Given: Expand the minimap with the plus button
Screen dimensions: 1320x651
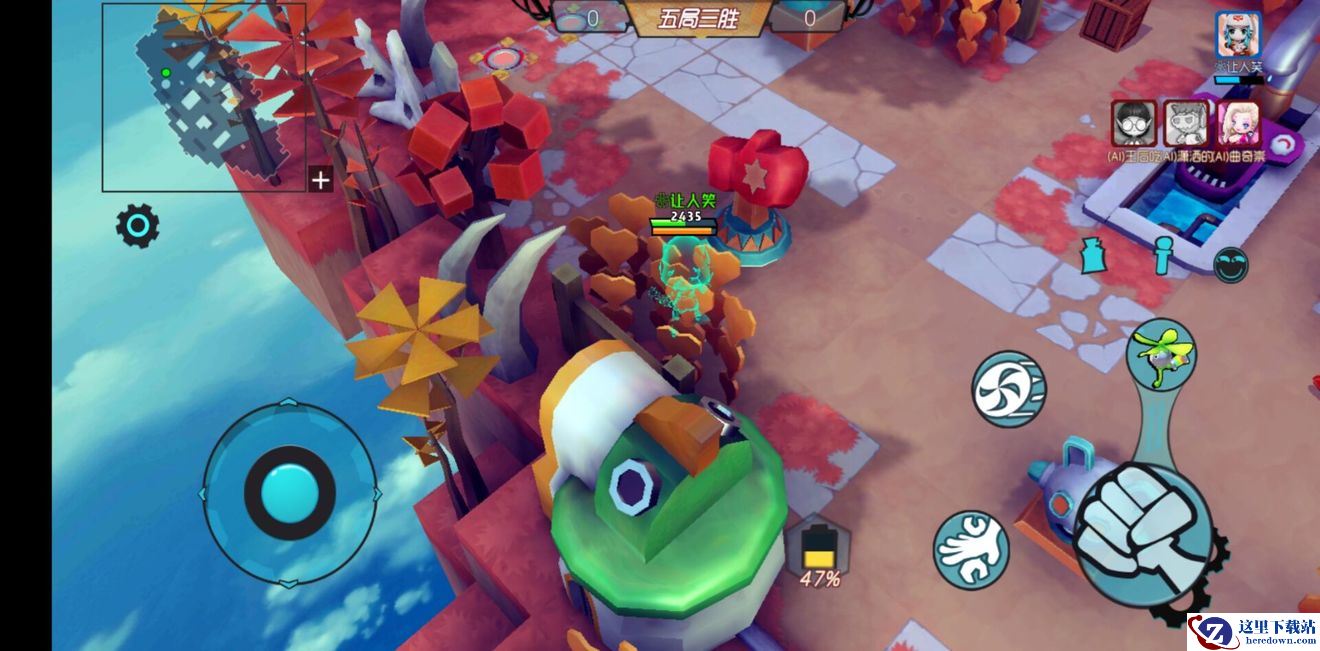Looking at the screenshot, I should pyautogui.click(x=320, y=180).
